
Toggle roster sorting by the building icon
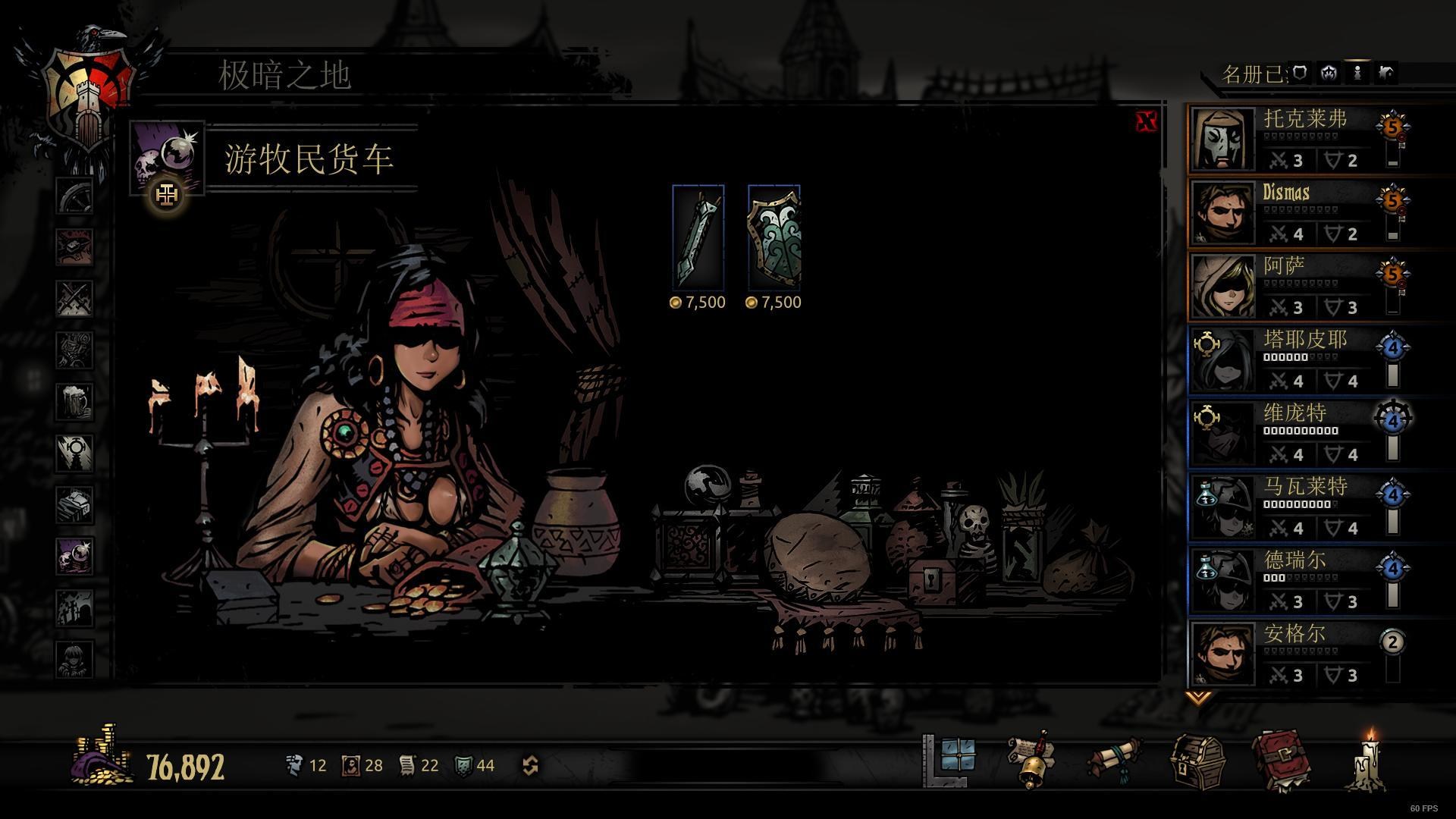point(1386,74)
